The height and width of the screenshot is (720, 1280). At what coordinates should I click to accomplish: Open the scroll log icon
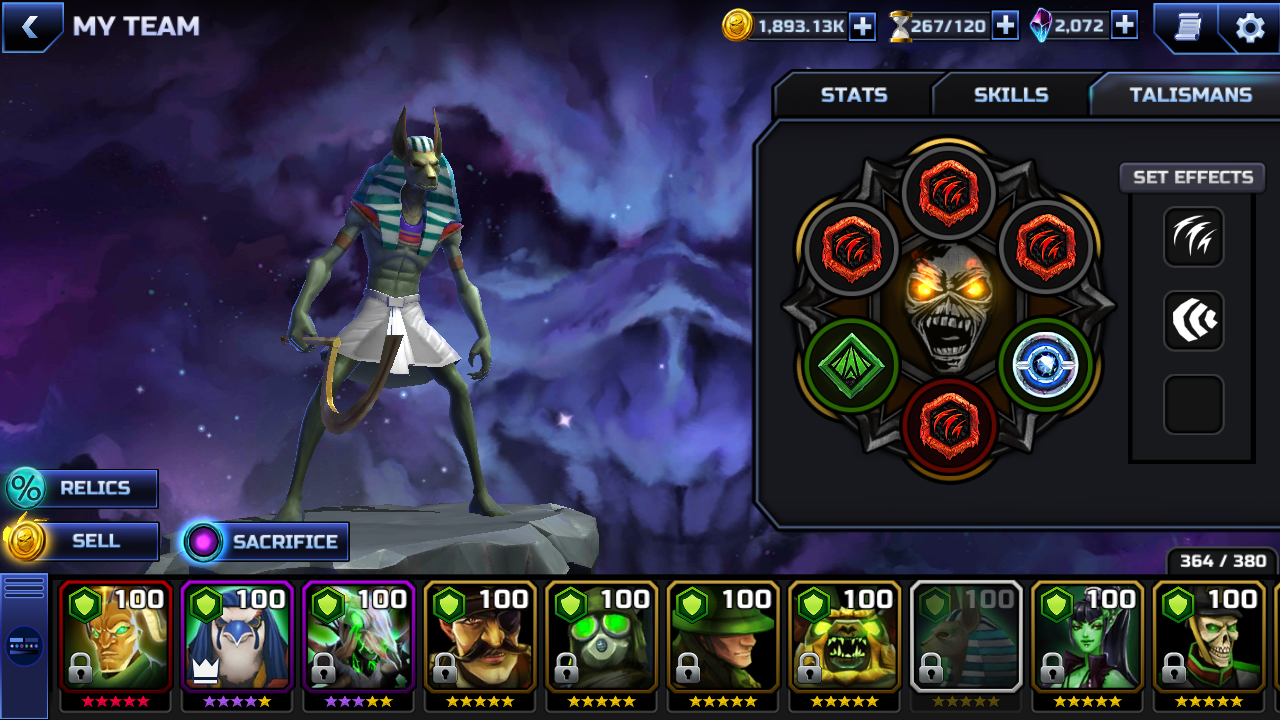click(x=1187, y=27)
